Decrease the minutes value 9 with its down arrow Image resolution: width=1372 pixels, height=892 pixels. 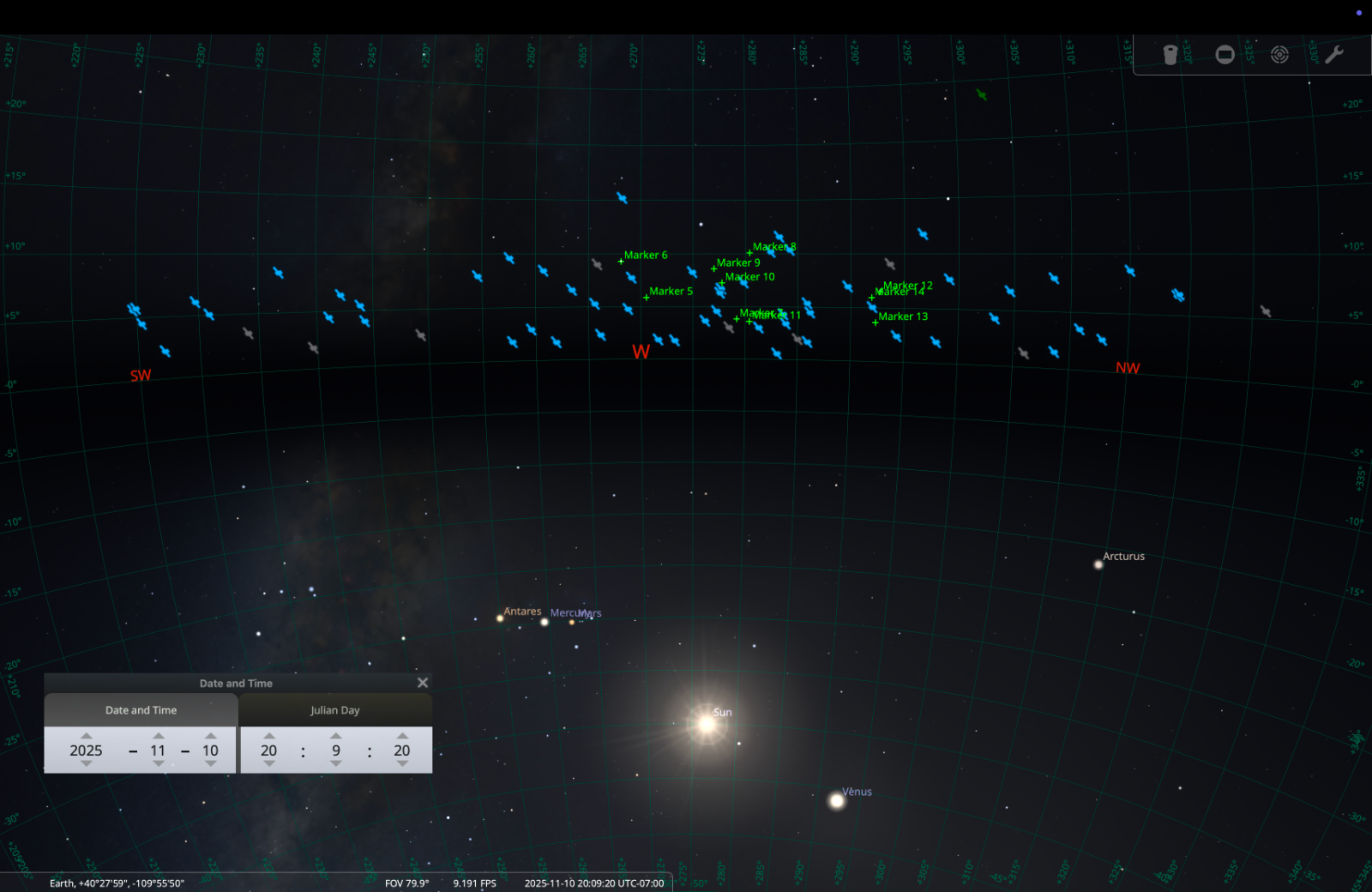pyautogui.click(x=335, y=764)
